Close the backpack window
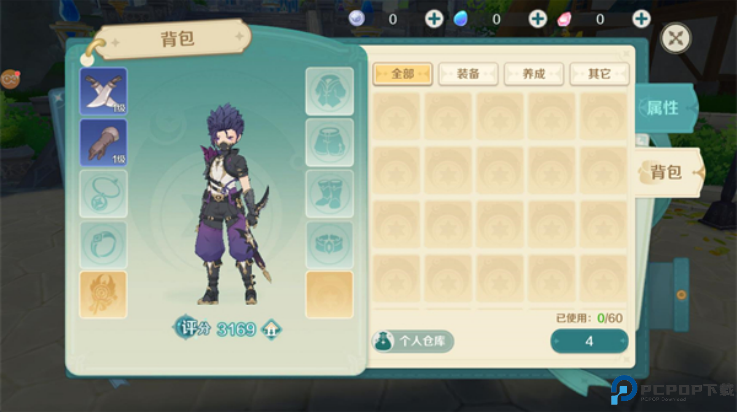The height and width of the screenshot is (412, 737). pyautogui.click(x=677, y=38)
